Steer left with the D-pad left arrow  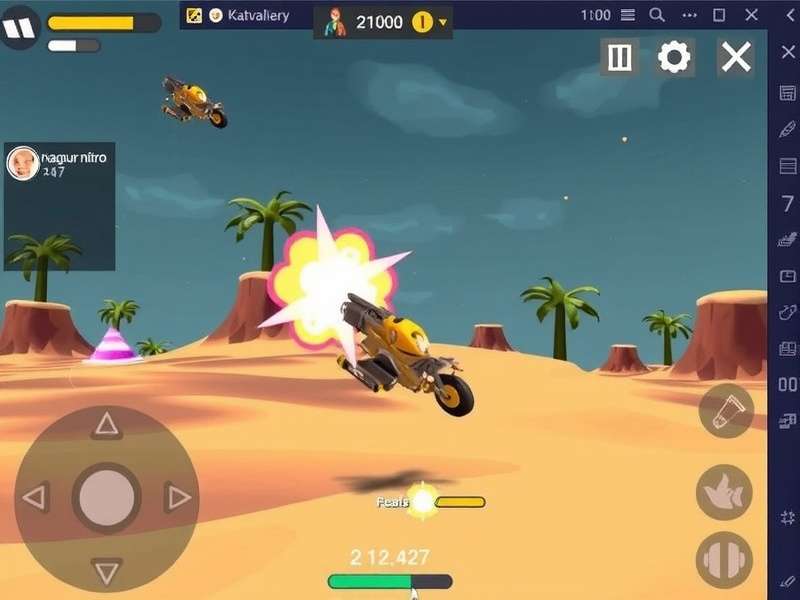pyautogui.click(x=35, y=497)
